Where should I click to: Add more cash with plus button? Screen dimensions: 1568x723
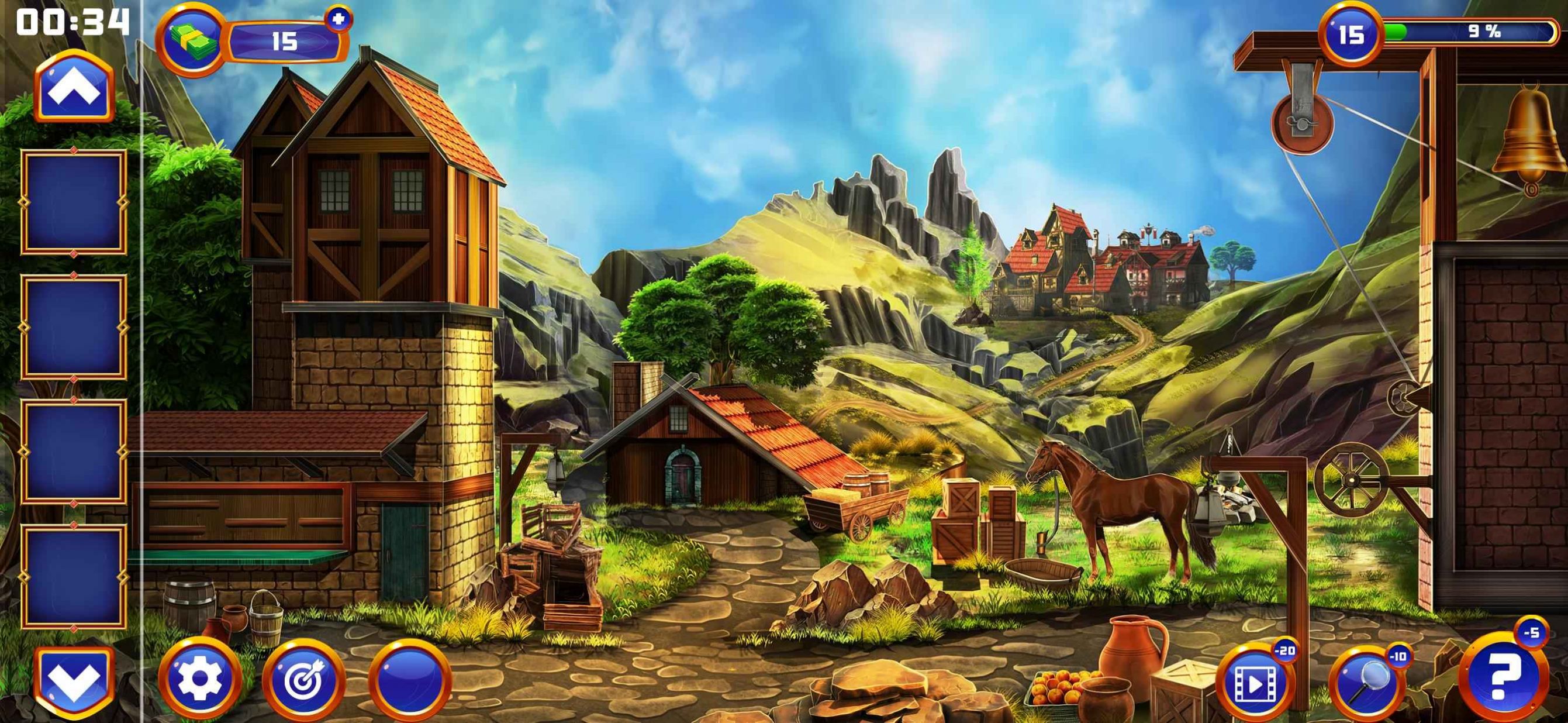[x=339, y=19]
